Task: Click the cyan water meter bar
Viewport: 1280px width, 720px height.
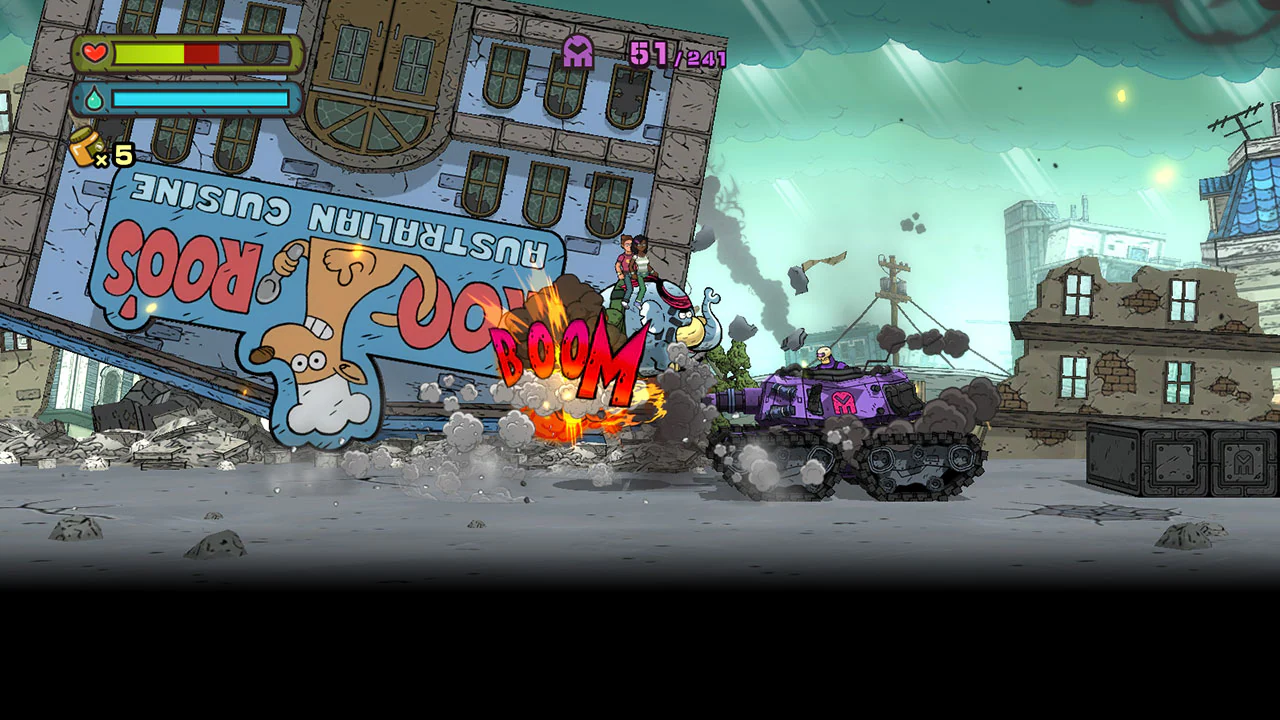Action: (200, 99)
